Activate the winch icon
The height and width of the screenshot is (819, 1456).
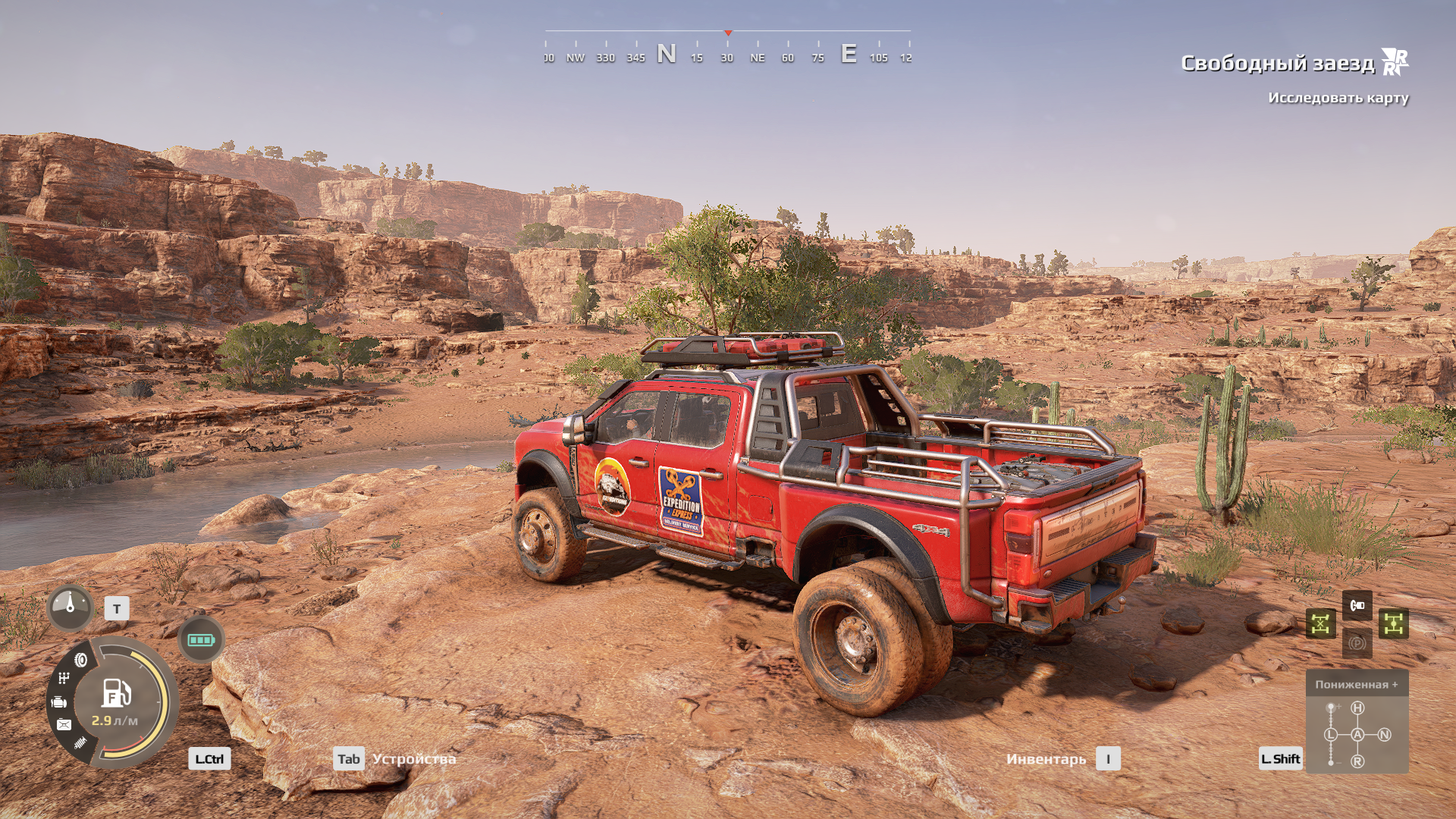[1357, 605]
